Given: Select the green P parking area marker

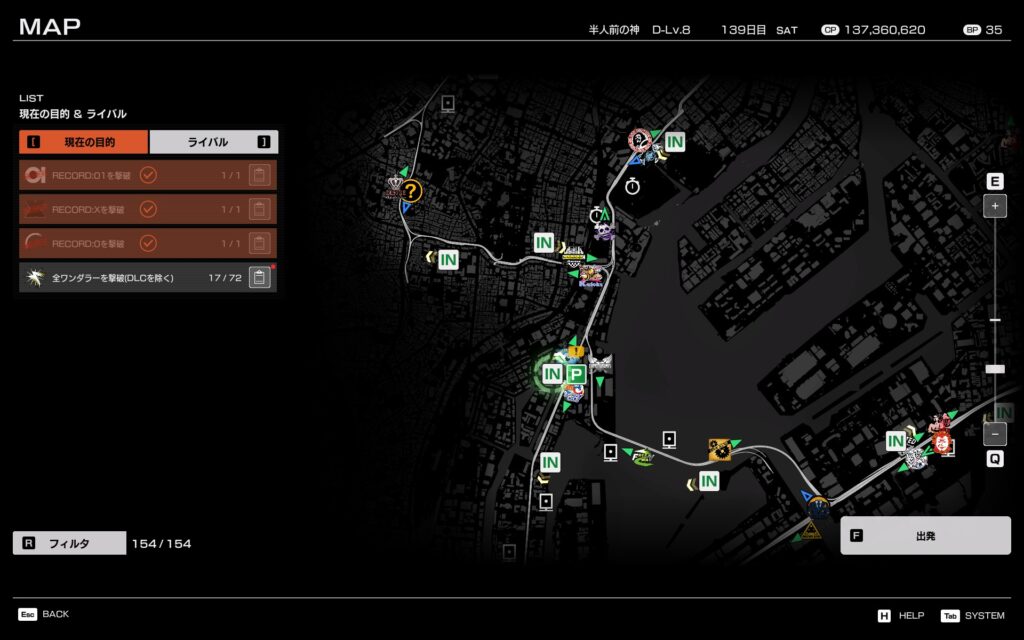Looking at the screenshot, I should (576, 374).
